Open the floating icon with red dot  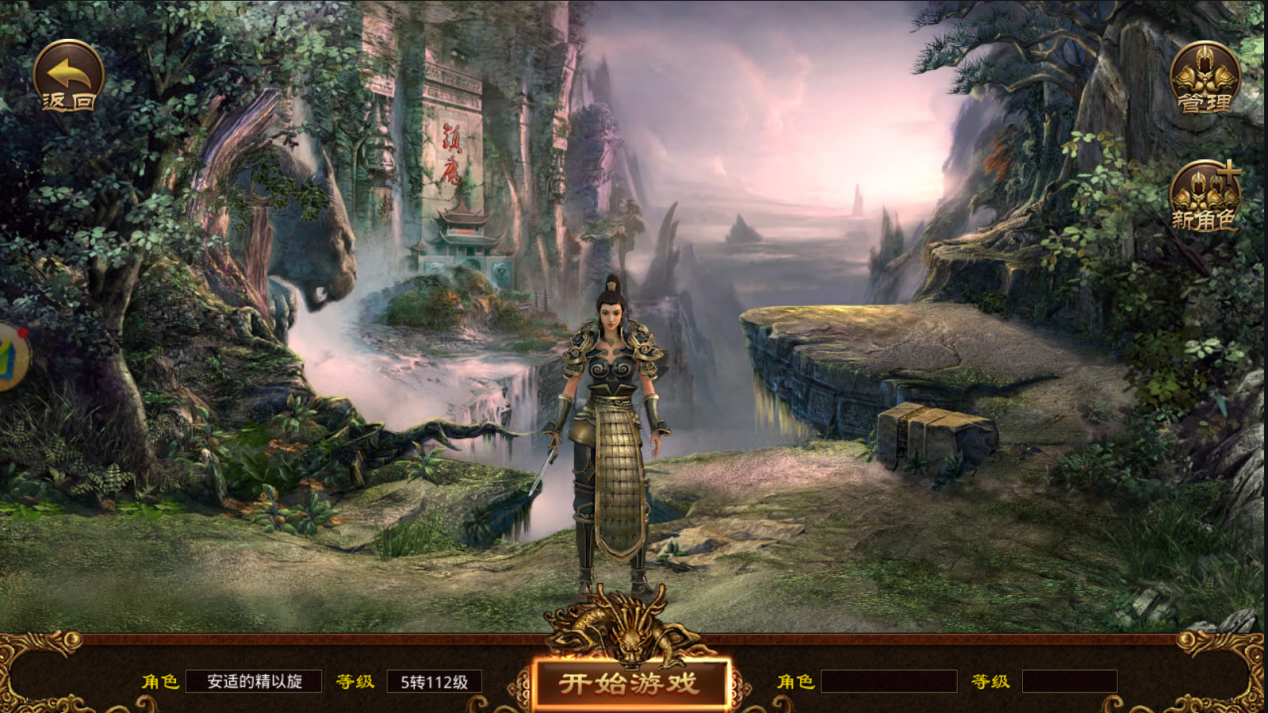click(x=10, y=357)
